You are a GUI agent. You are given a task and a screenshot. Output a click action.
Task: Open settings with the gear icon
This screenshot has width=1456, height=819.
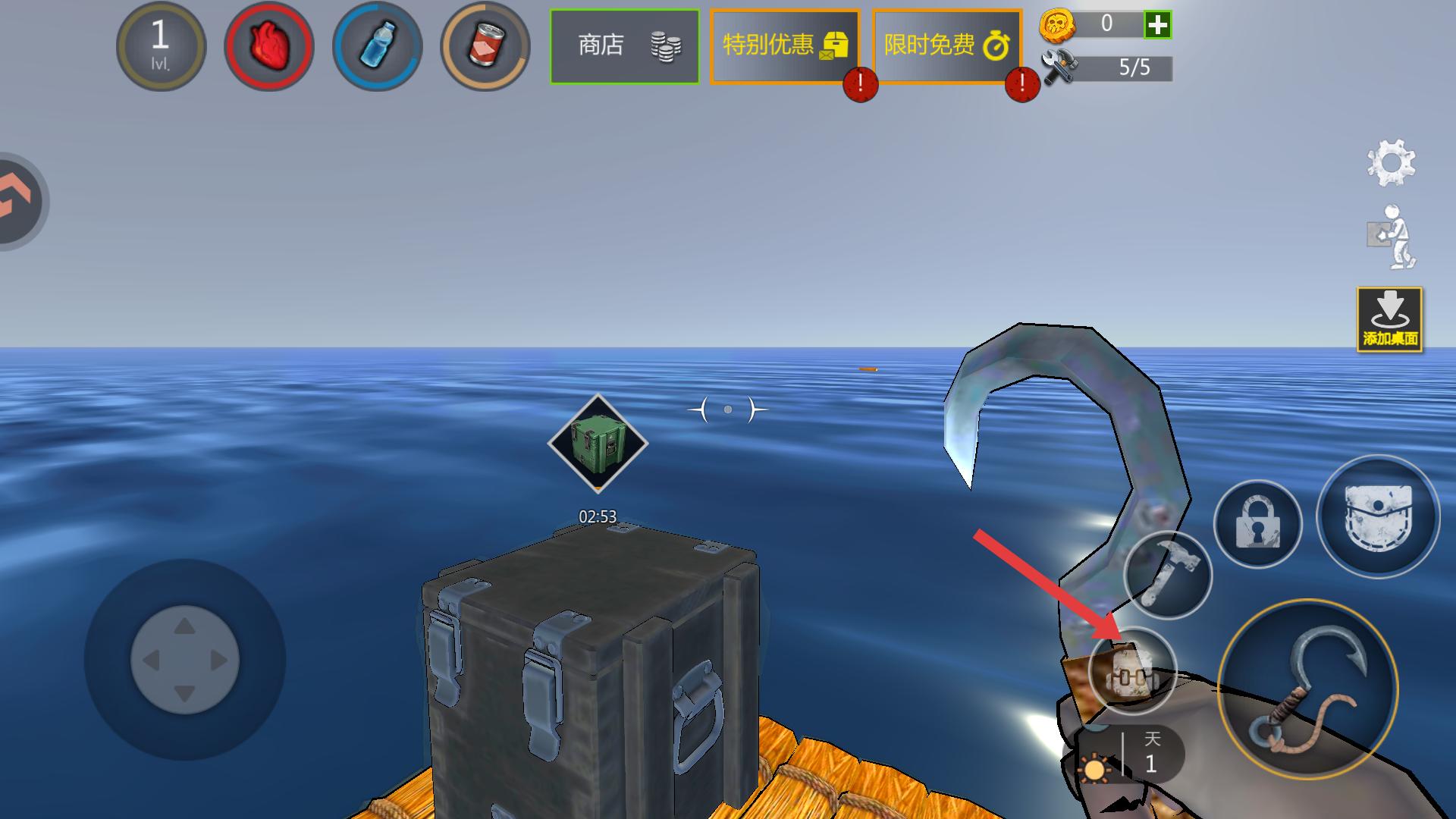[1391, 162]
